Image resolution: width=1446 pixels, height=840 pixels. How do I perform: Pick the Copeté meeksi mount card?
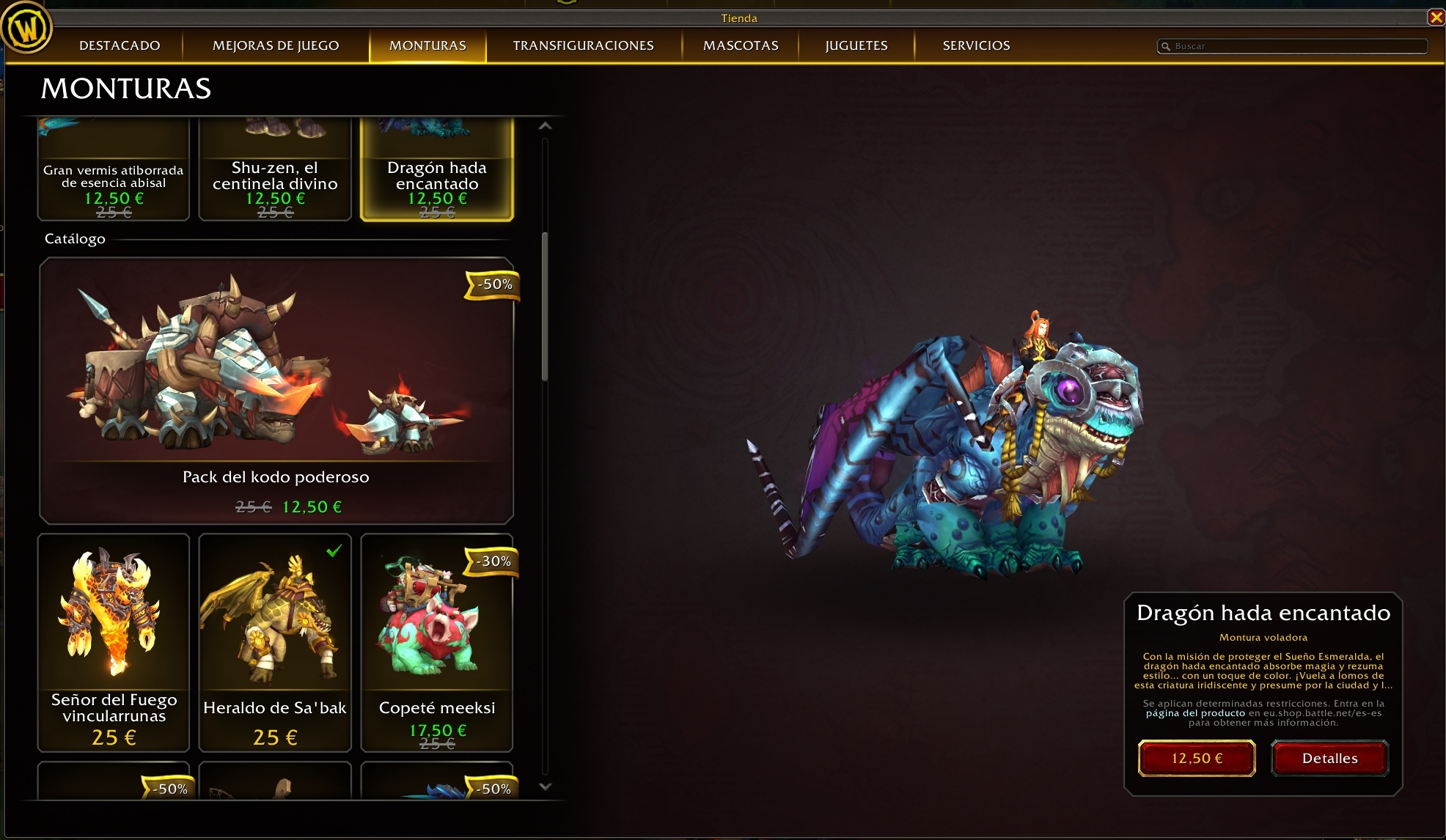click(437, 641)
